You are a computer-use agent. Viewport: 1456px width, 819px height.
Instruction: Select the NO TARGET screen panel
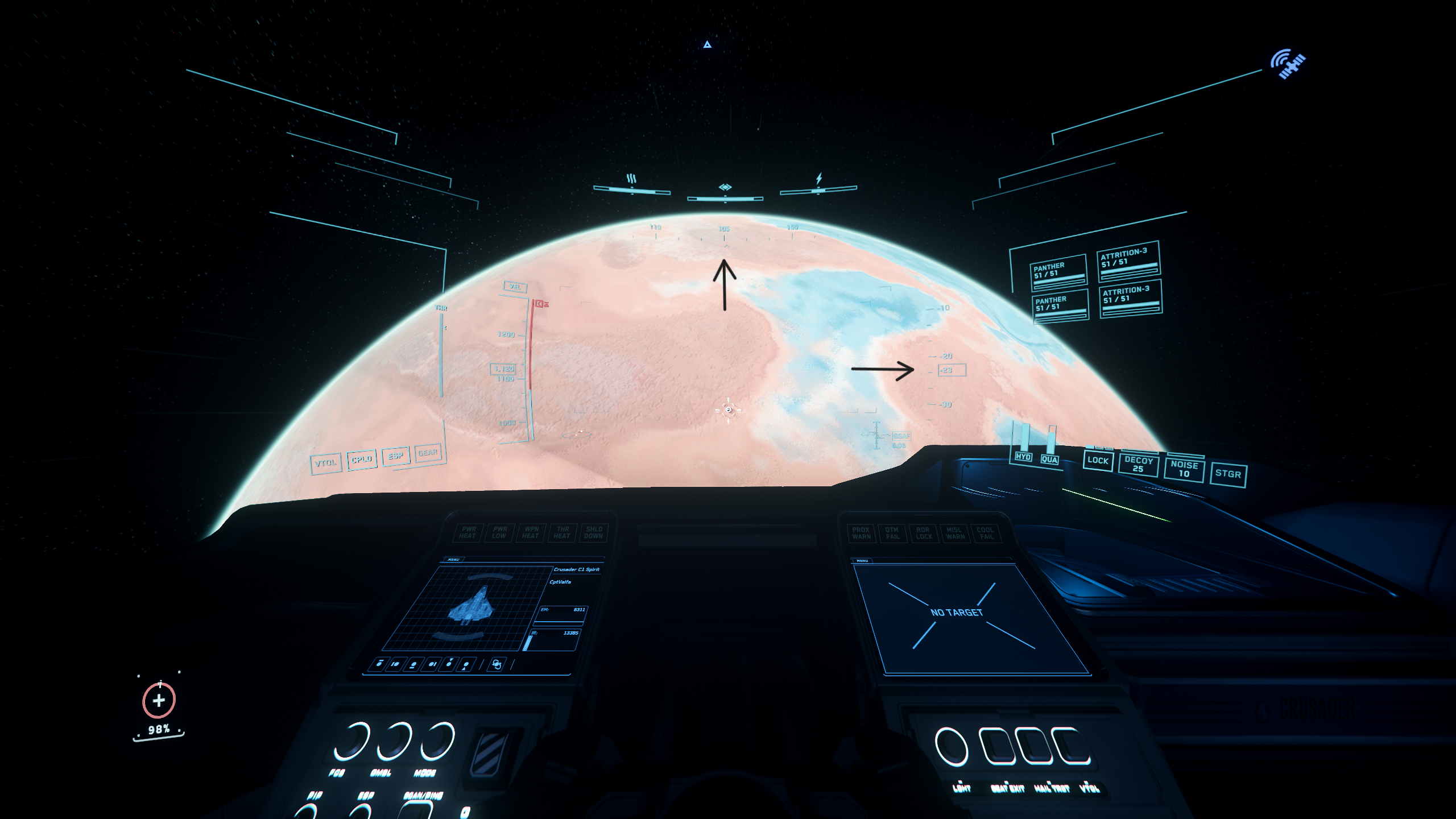[970, 618]
